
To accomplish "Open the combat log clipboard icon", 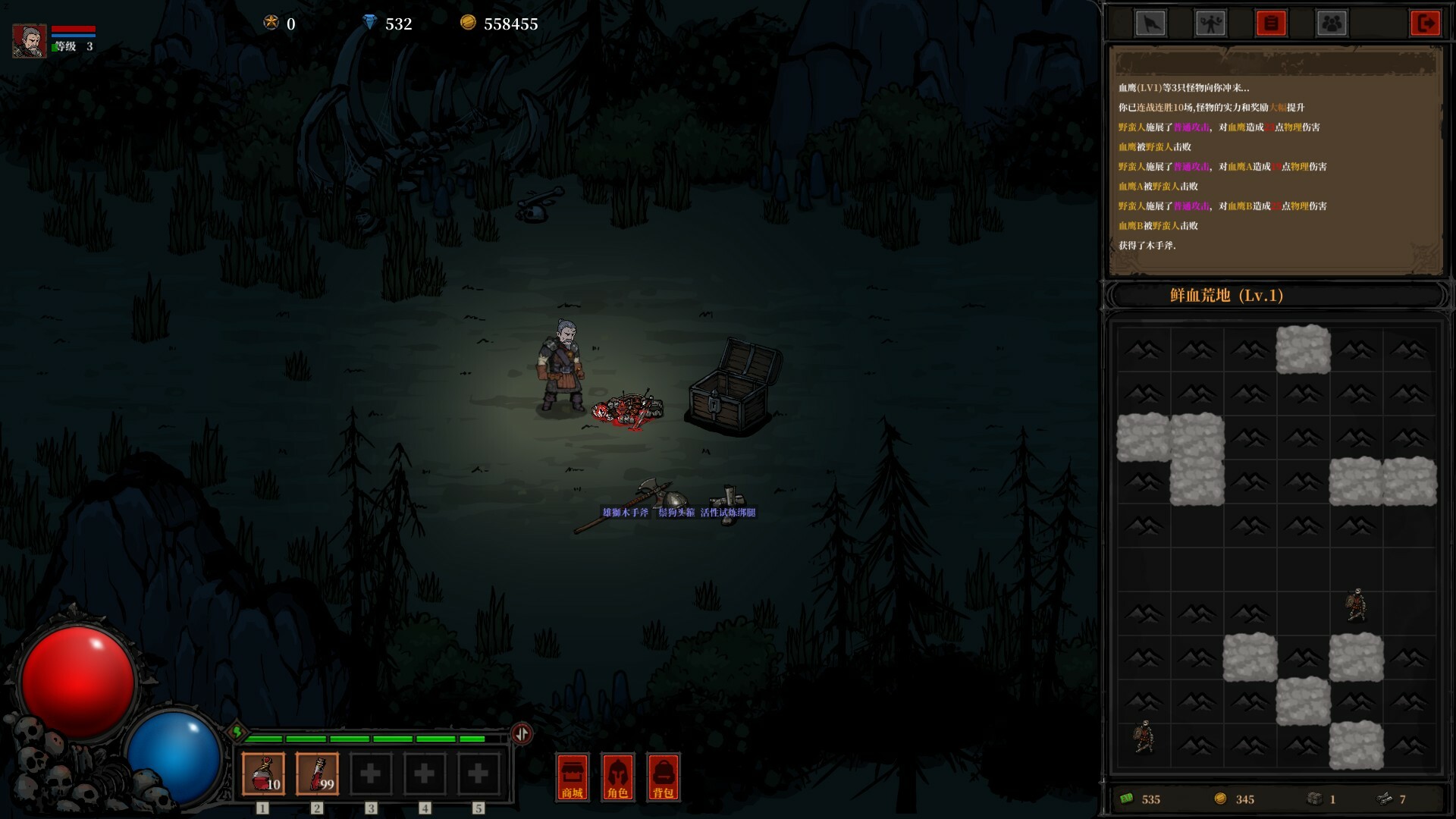I will pyautogui.click(x=1270, y=23).
